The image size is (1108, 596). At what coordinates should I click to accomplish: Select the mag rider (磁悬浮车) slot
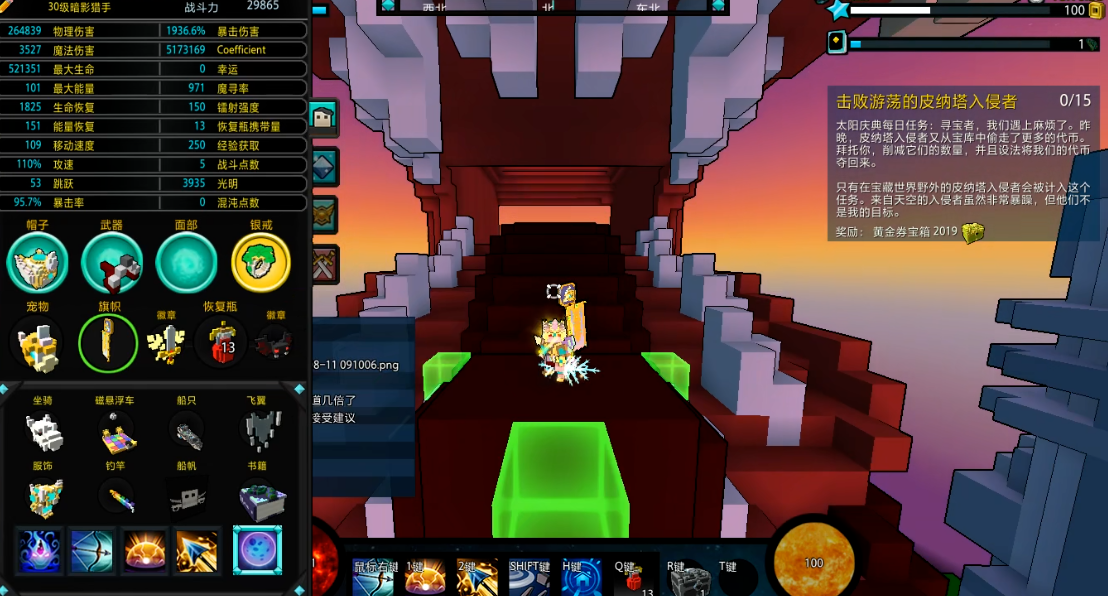118,434
